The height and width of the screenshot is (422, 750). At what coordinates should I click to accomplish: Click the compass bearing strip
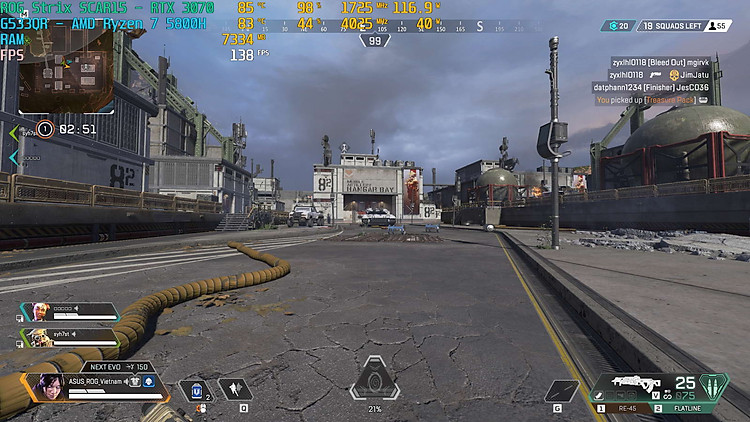(375, 27)
